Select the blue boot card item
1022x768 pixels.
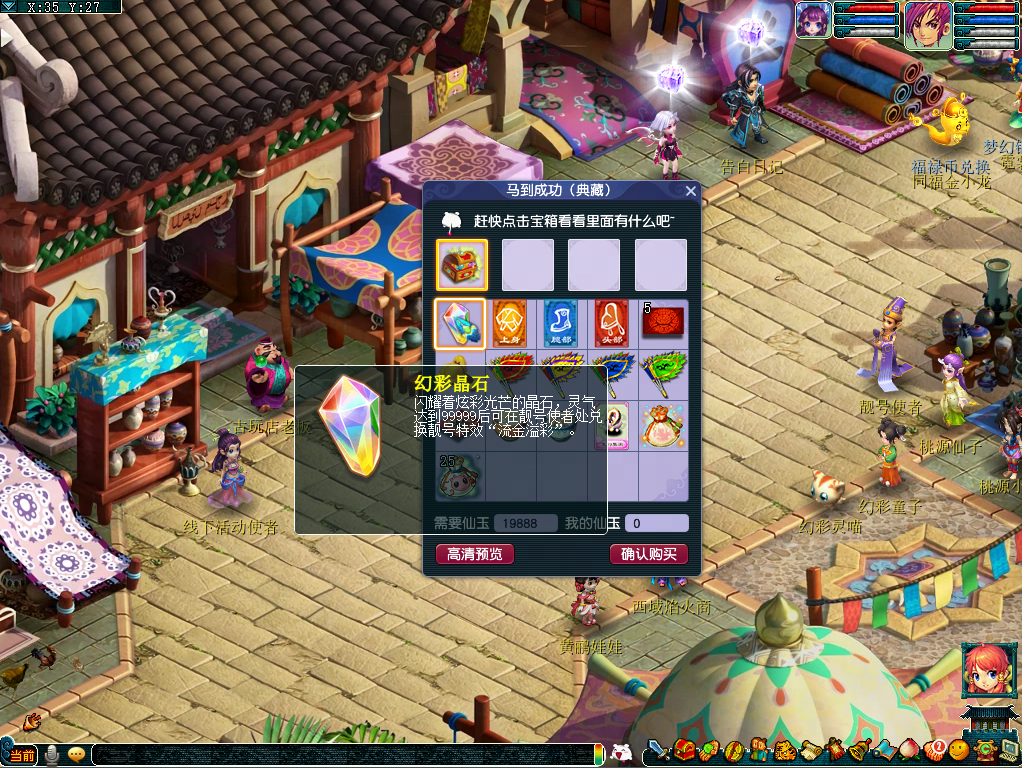click(x=561, y=323)
